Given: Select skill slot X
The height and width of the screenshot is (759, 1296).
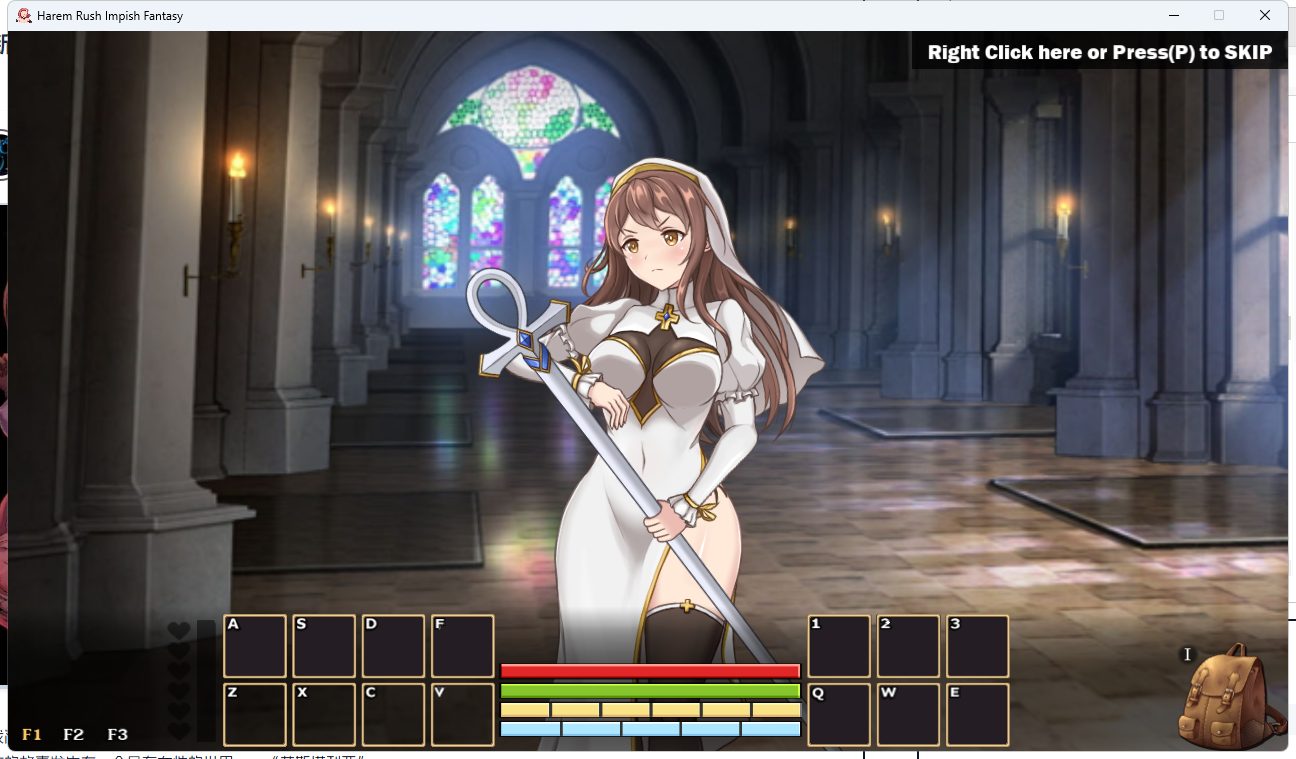Looking at the screenshot, I should point(324,714).
